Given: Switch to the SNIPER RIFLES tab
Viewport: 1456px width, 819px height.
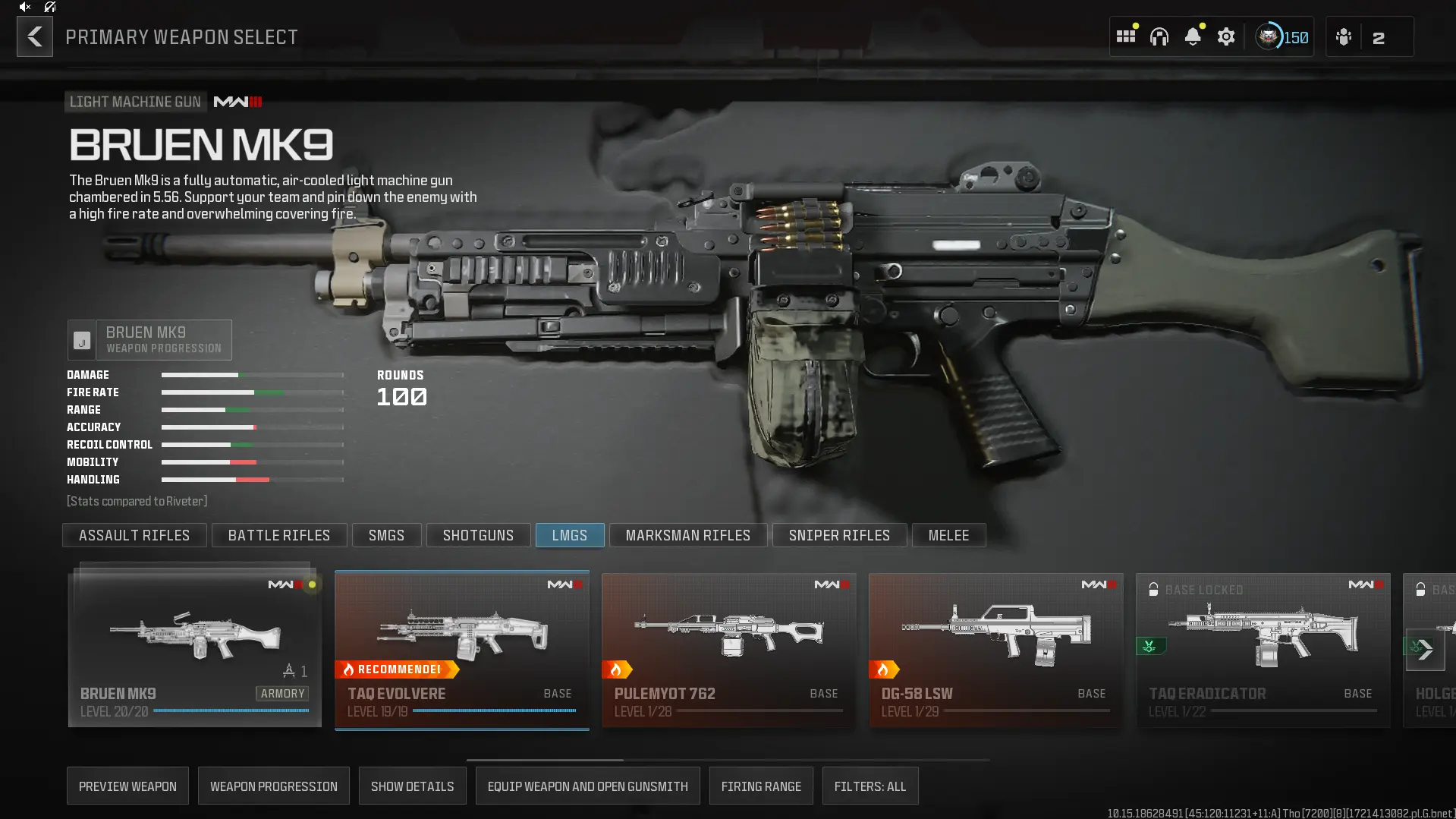Looking at the screenshot, I should click(839, 535).
